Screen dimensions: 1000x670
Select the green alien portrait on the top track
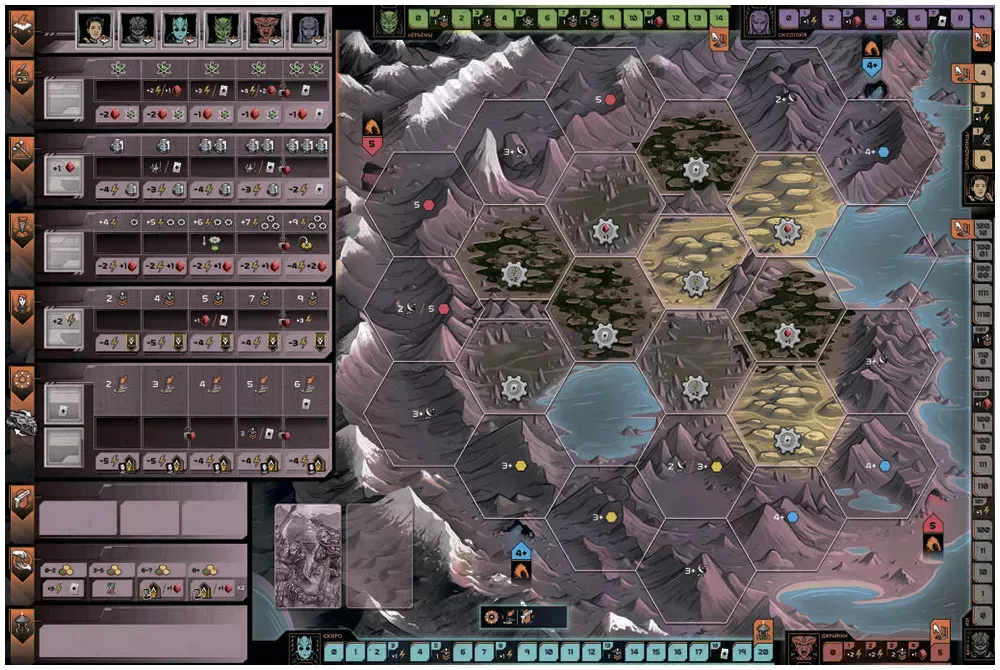(x=388, y=17)
